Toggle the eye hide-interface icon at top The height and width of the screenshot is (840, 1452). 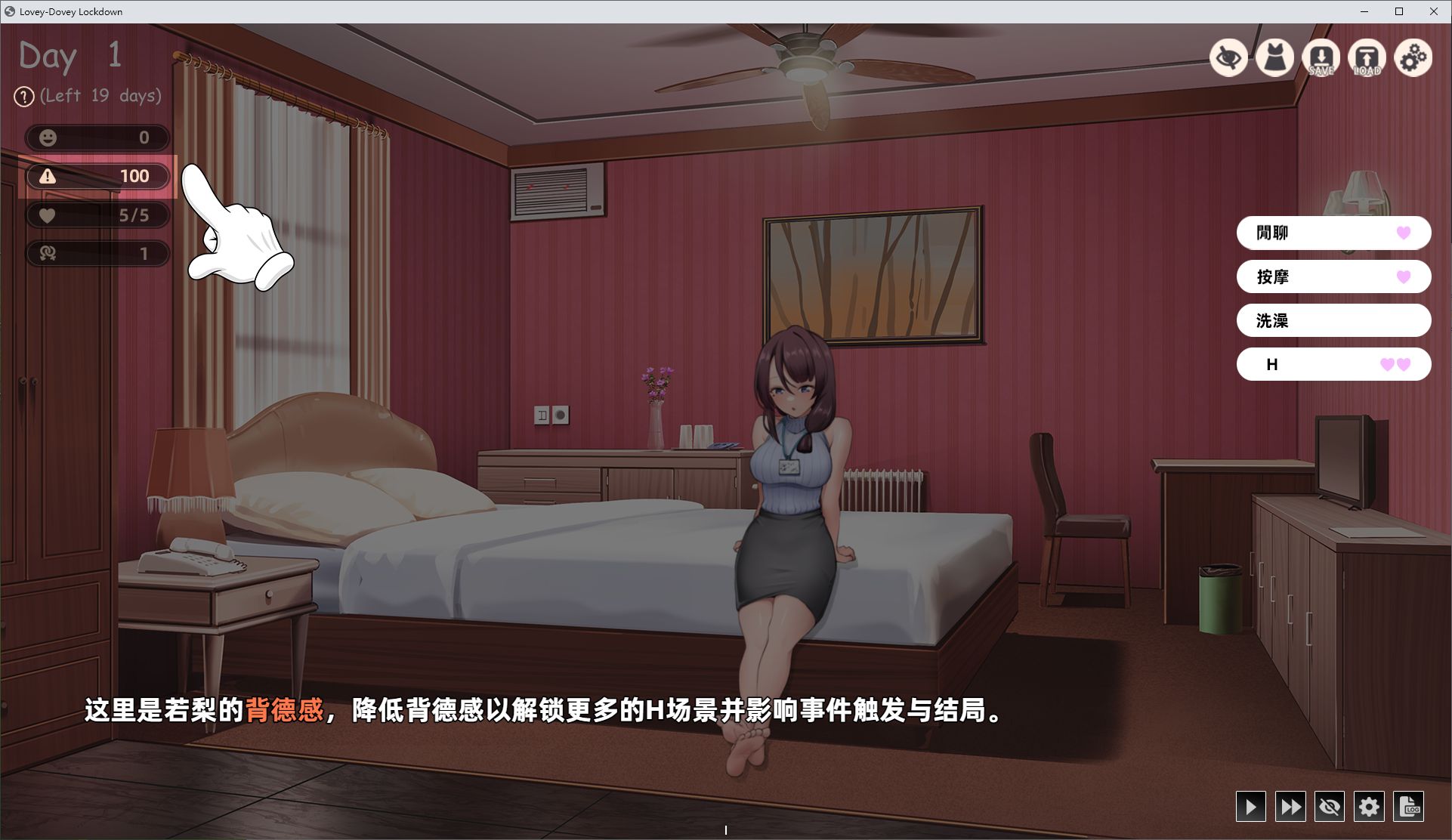pos(1228,57)
